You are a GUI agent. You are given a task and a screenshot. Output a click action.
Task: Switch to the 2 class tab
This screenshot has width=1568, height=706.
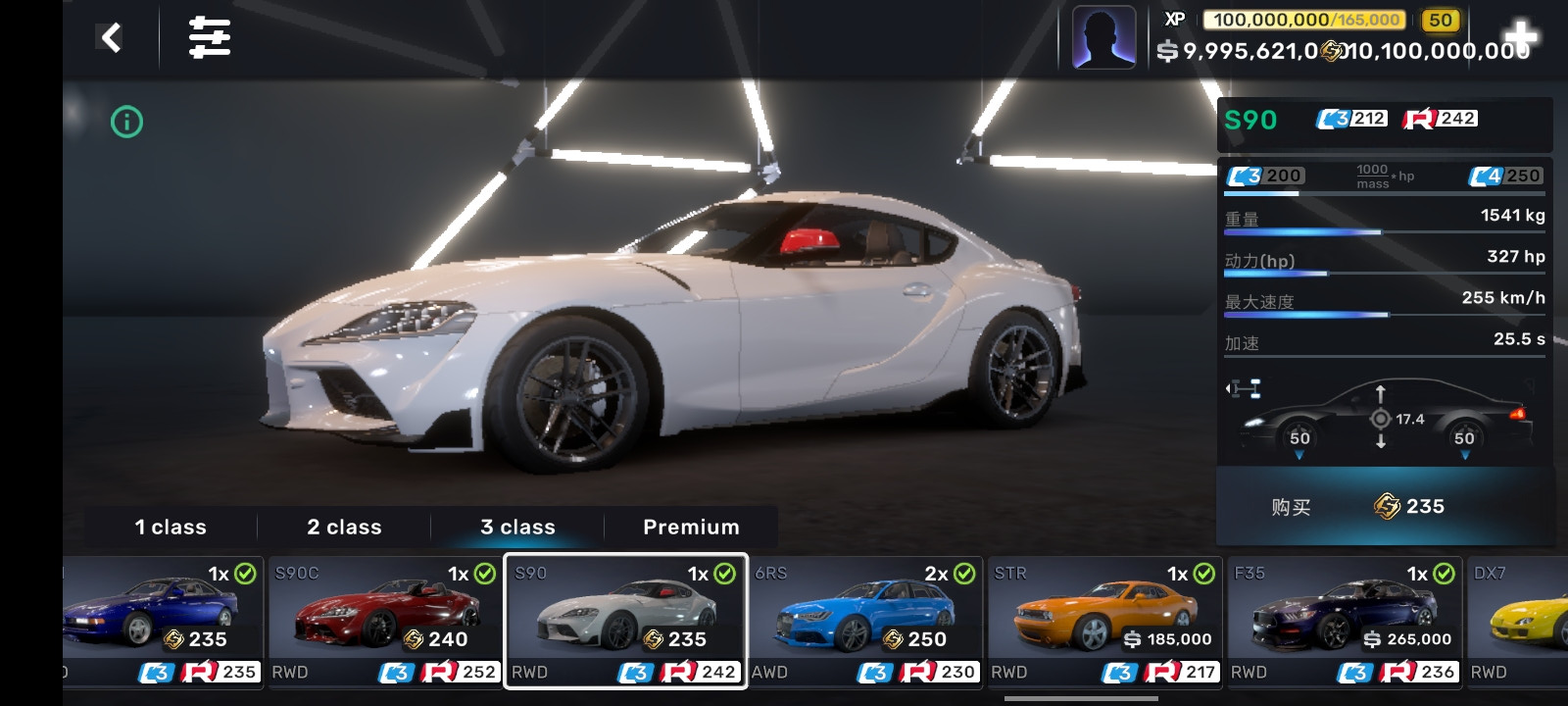click(x=344, y=528)
